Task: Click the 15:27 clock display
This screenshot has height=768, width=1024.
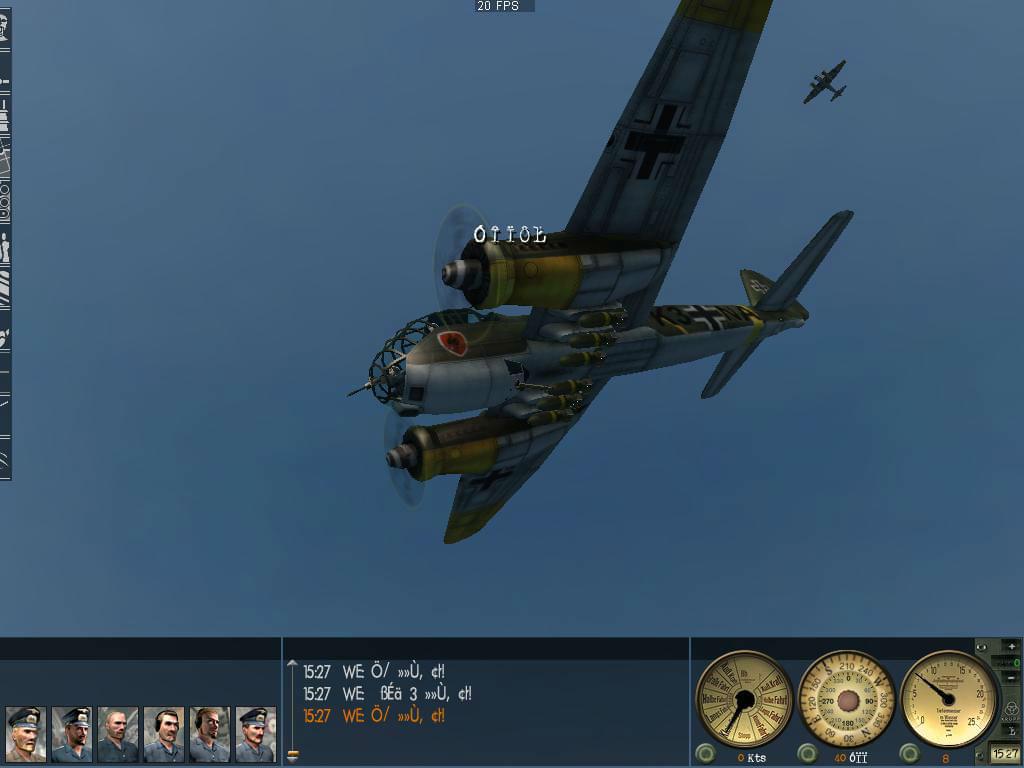Action: coord(1005,754)
